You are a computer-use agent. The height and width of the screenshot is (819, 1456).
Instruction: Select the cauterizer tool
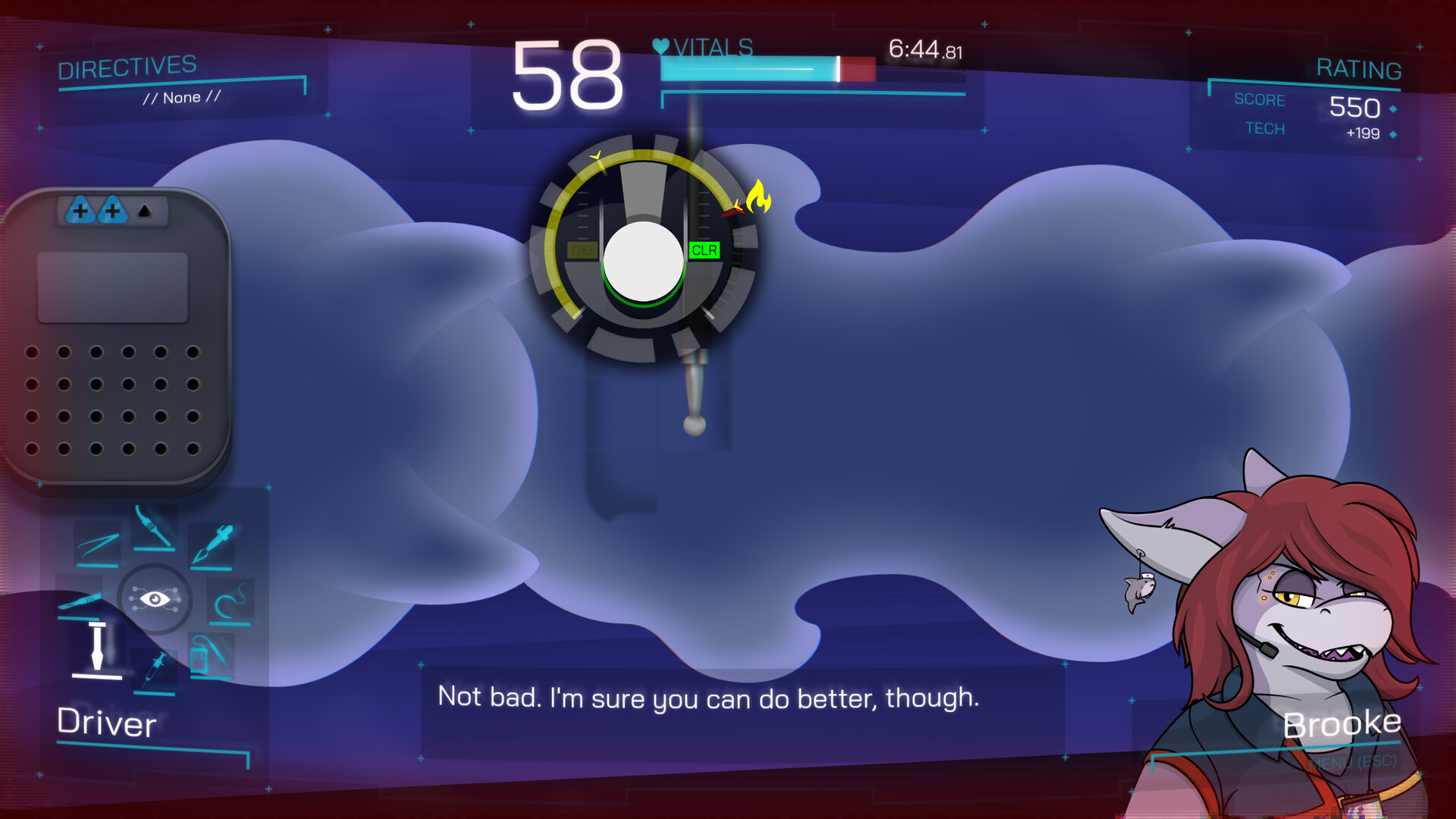(x=154, y=526)
